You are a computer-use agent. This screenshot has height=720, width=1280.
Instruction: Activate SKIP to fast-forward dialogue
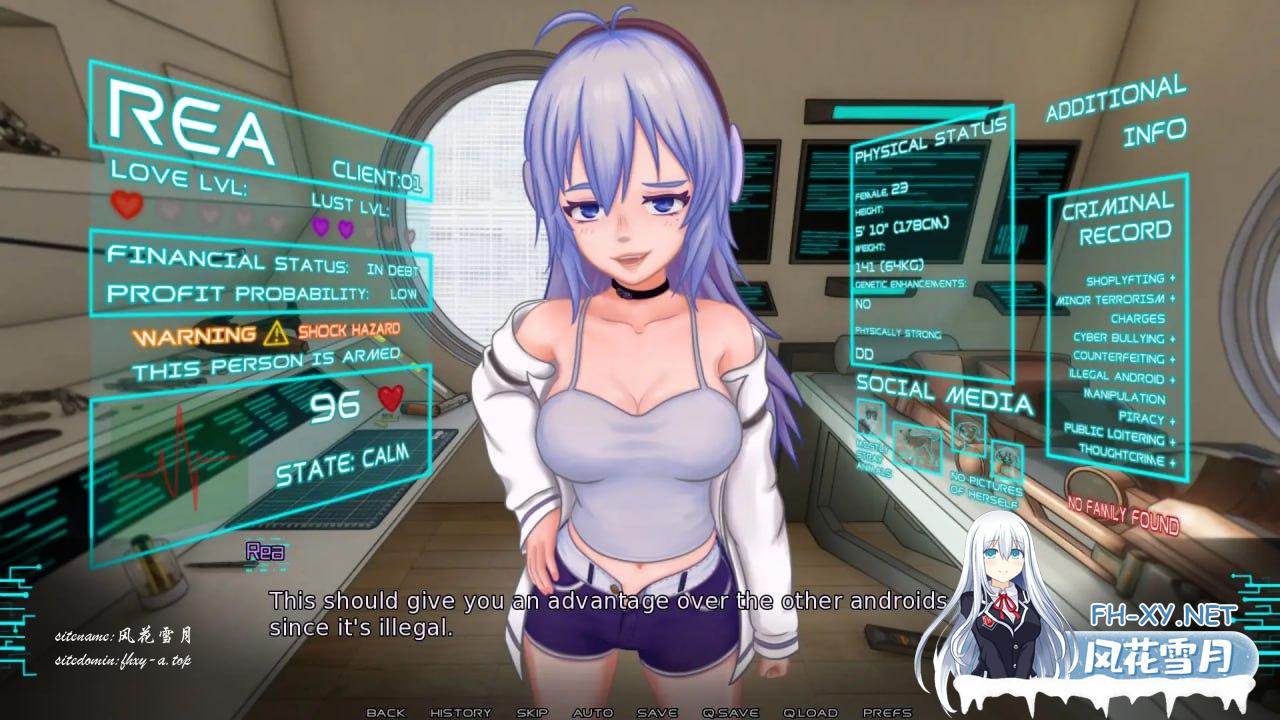coord(532,712)
